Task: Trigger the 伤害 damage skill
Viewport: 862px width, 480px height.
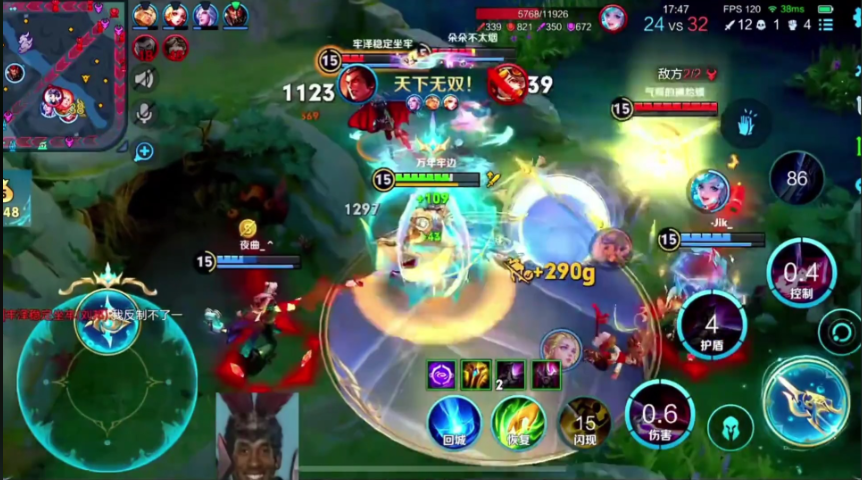Action: 659,413
